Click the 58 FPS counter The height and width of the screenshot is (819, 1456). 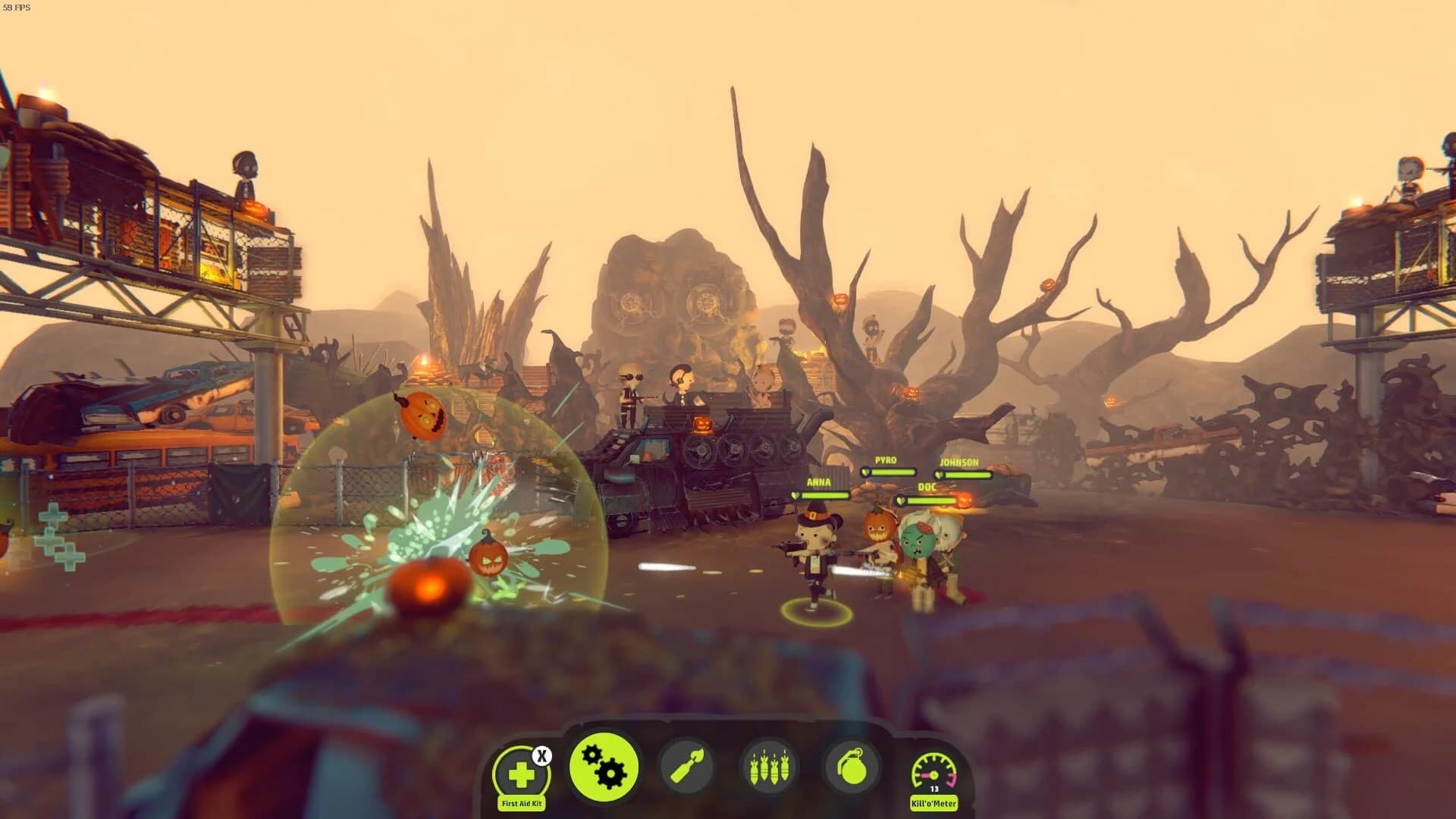pyautogui.click(x=17, y=6)
